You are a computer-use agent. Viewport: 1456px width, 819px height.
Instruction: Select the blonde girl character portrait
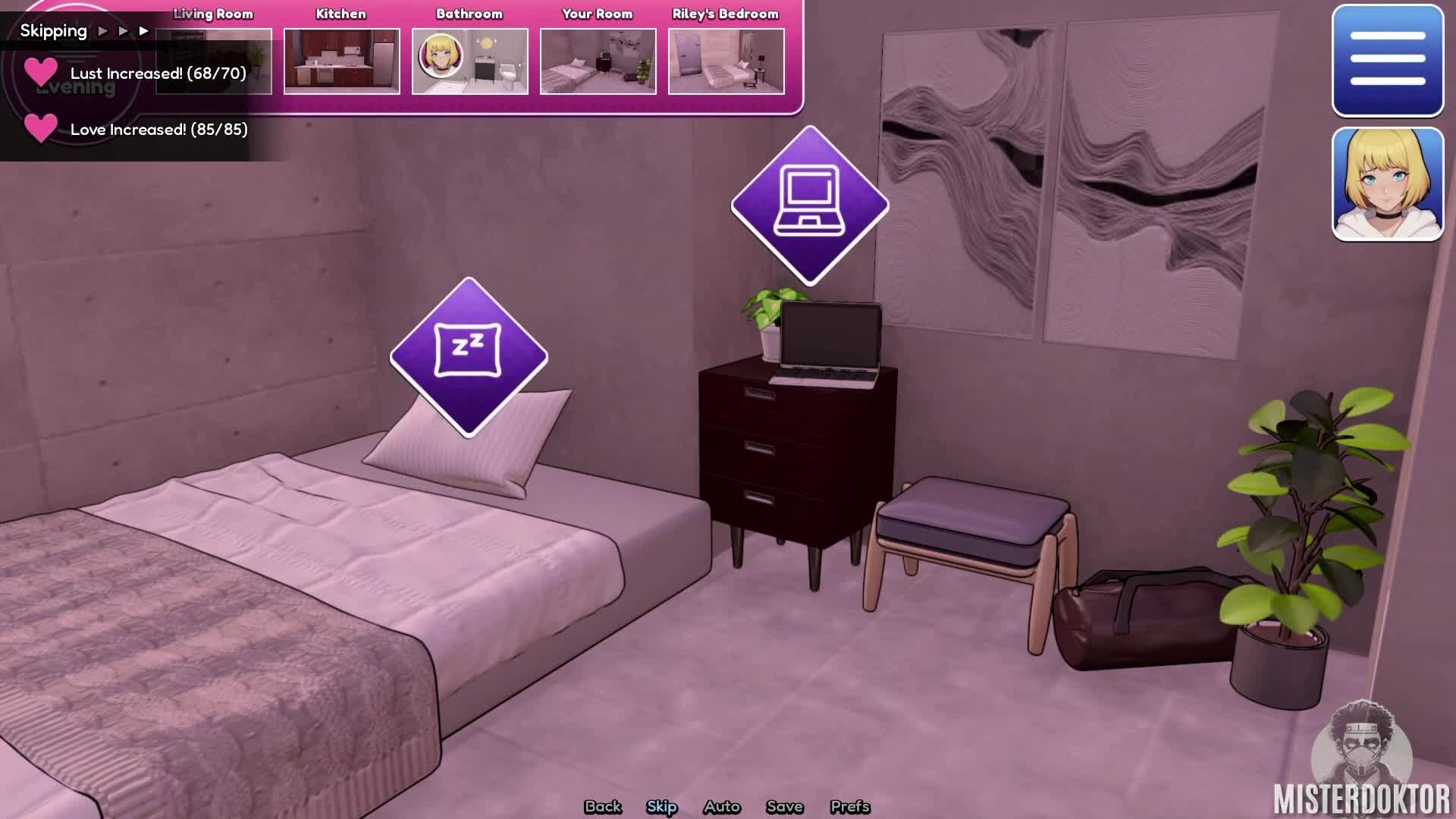[x=1387, y=184]
